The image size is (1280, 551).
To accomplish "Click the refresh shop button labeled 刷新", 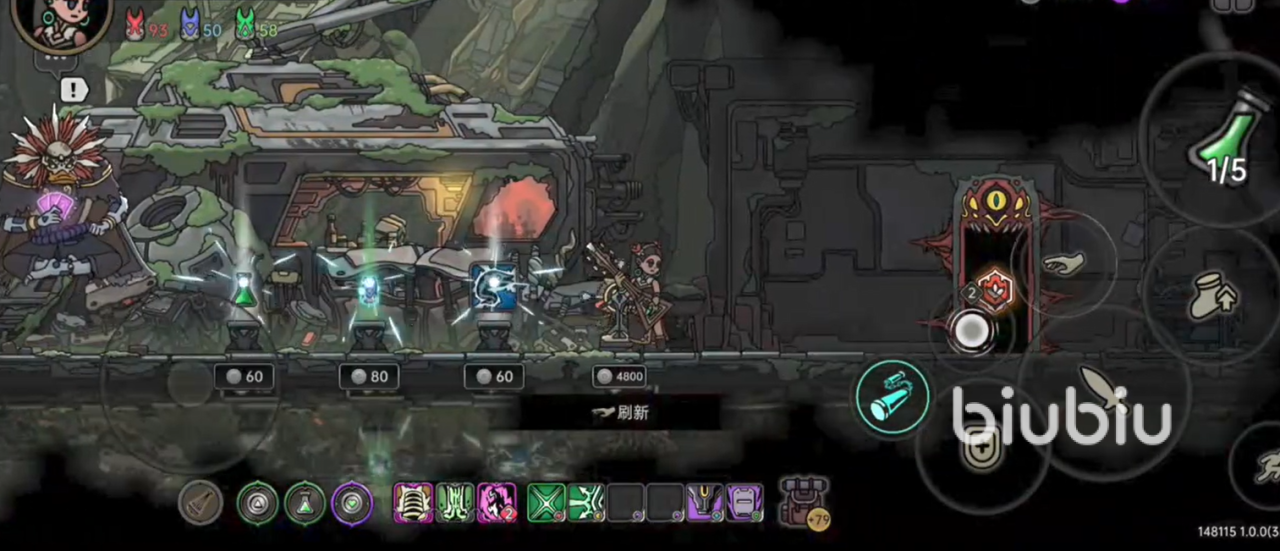I will pos(620,412).
